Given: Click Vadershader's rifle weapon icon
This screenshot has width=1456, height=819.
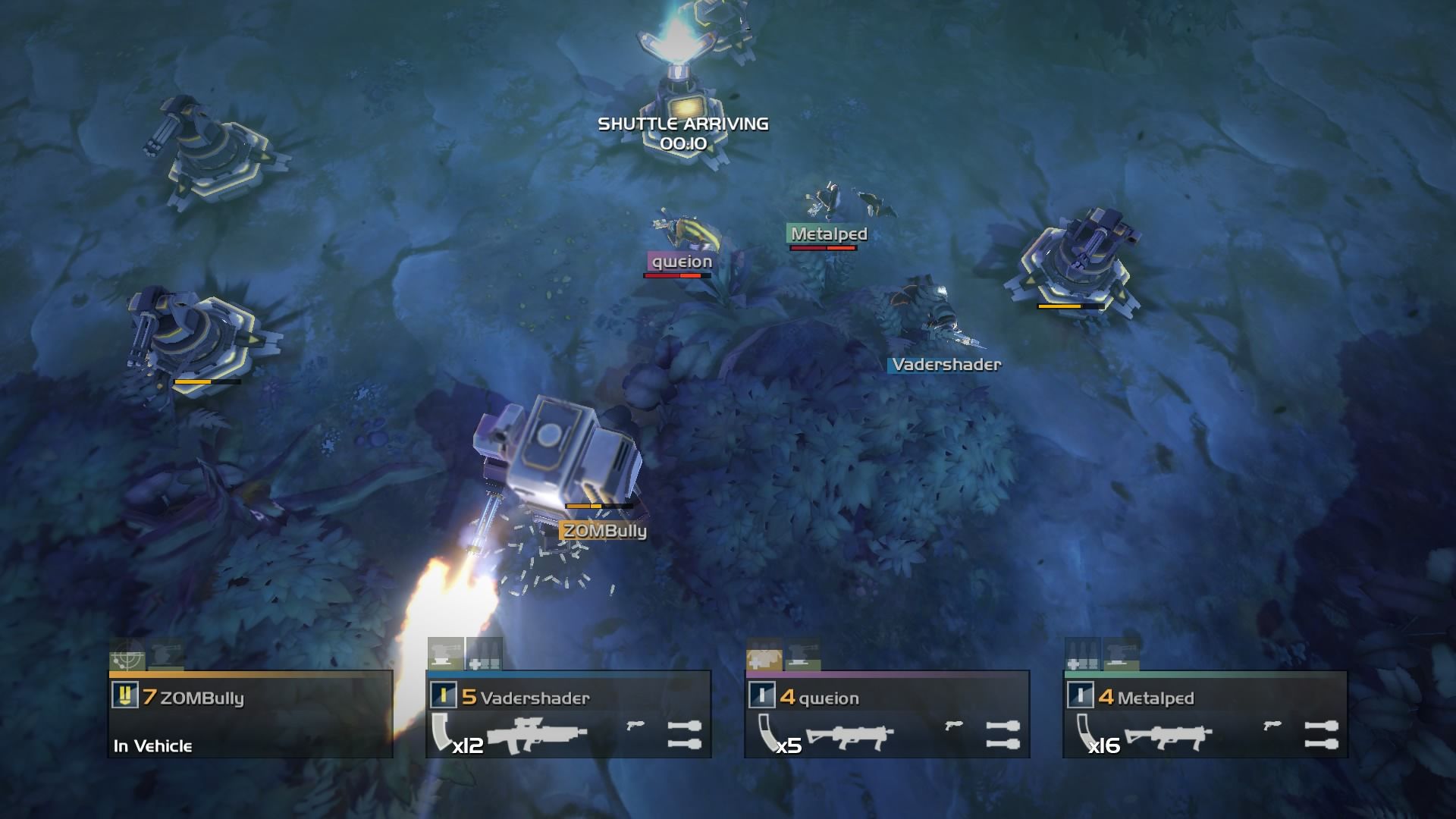Looking at the screenshot, I should (x=538, y=734).
